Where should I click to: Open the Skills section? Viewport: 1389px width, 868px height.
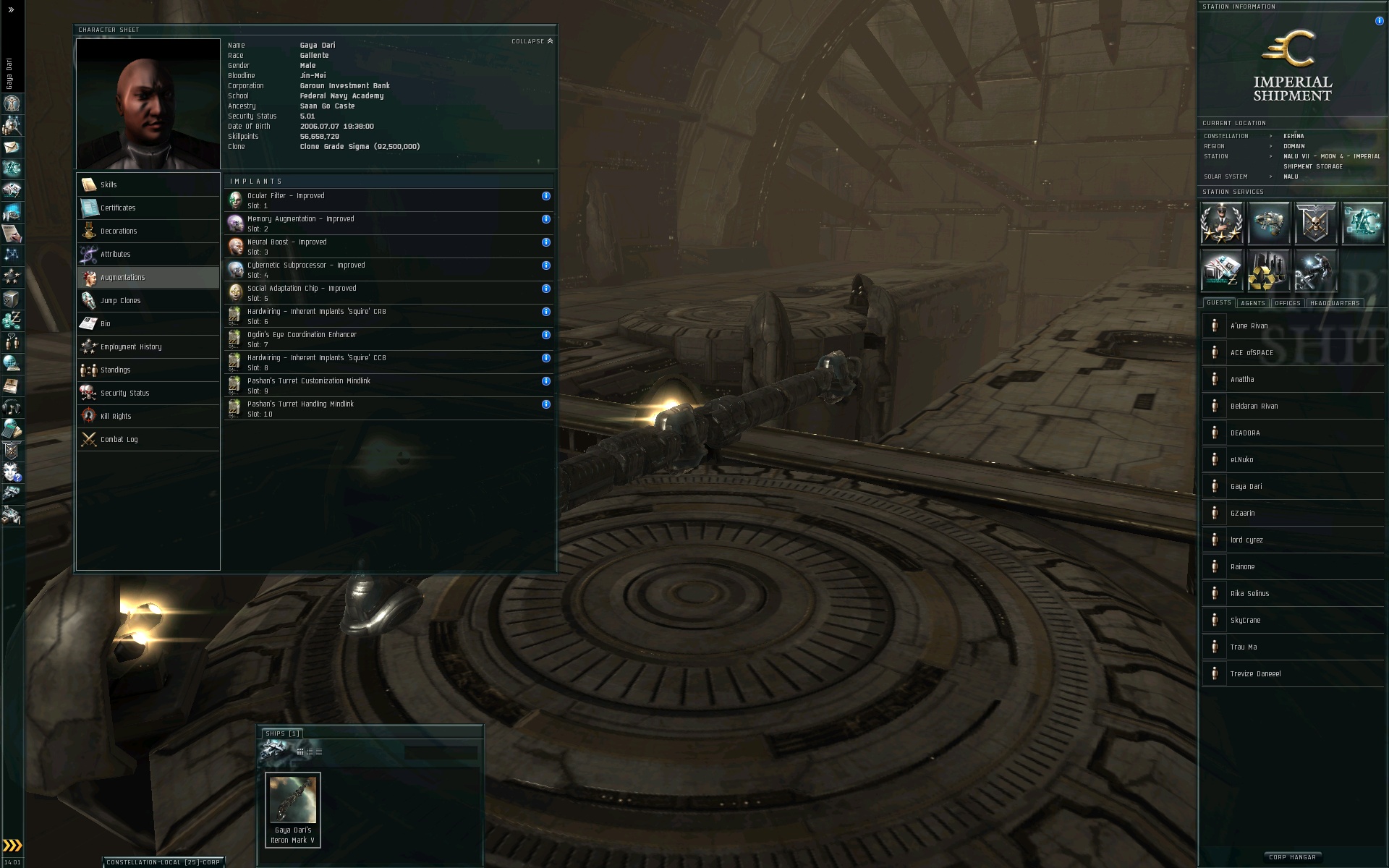click(109, 184)
